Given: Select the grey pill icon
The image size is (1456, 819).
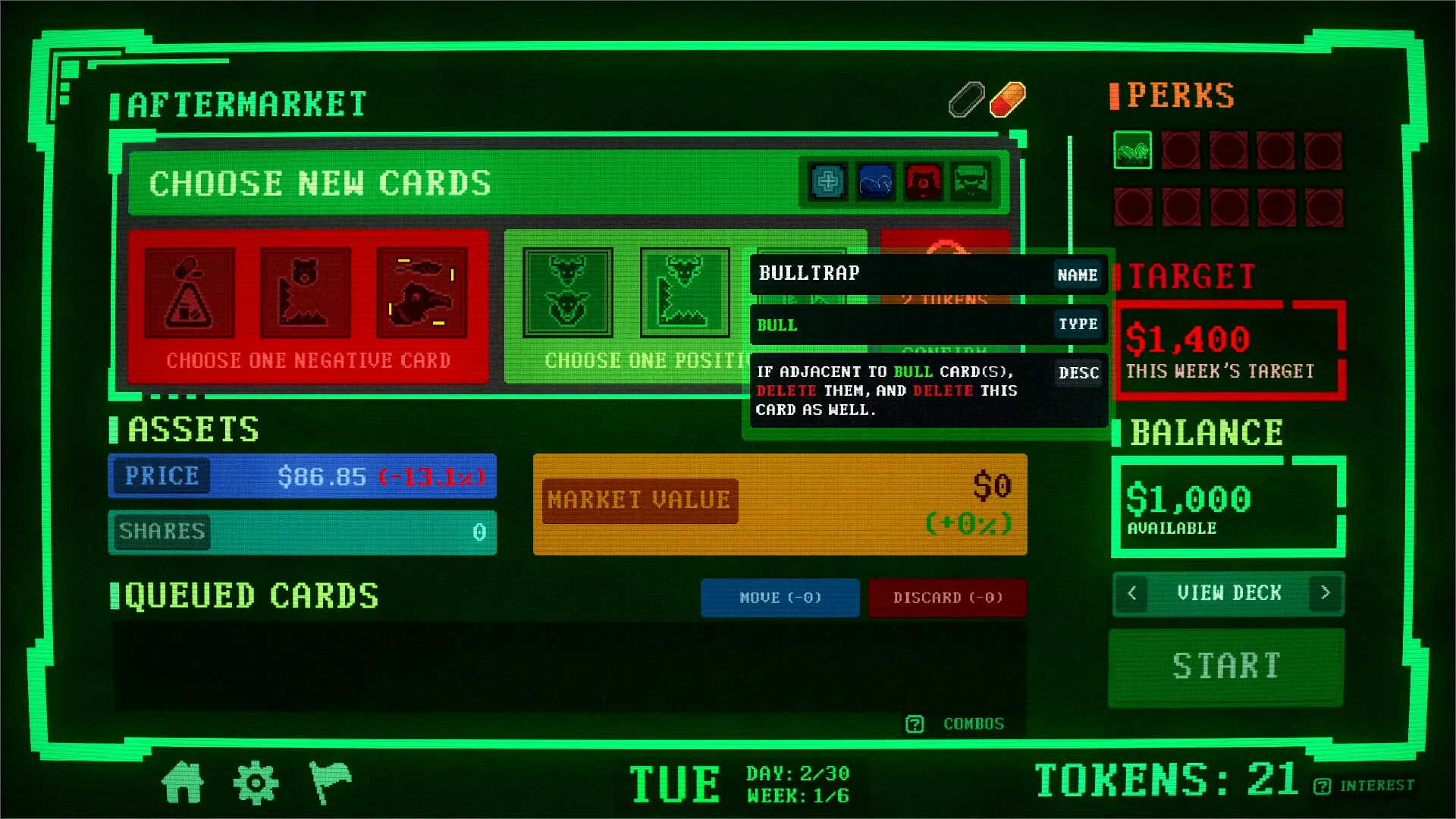Looking at the screenshot, I should 965,99.
